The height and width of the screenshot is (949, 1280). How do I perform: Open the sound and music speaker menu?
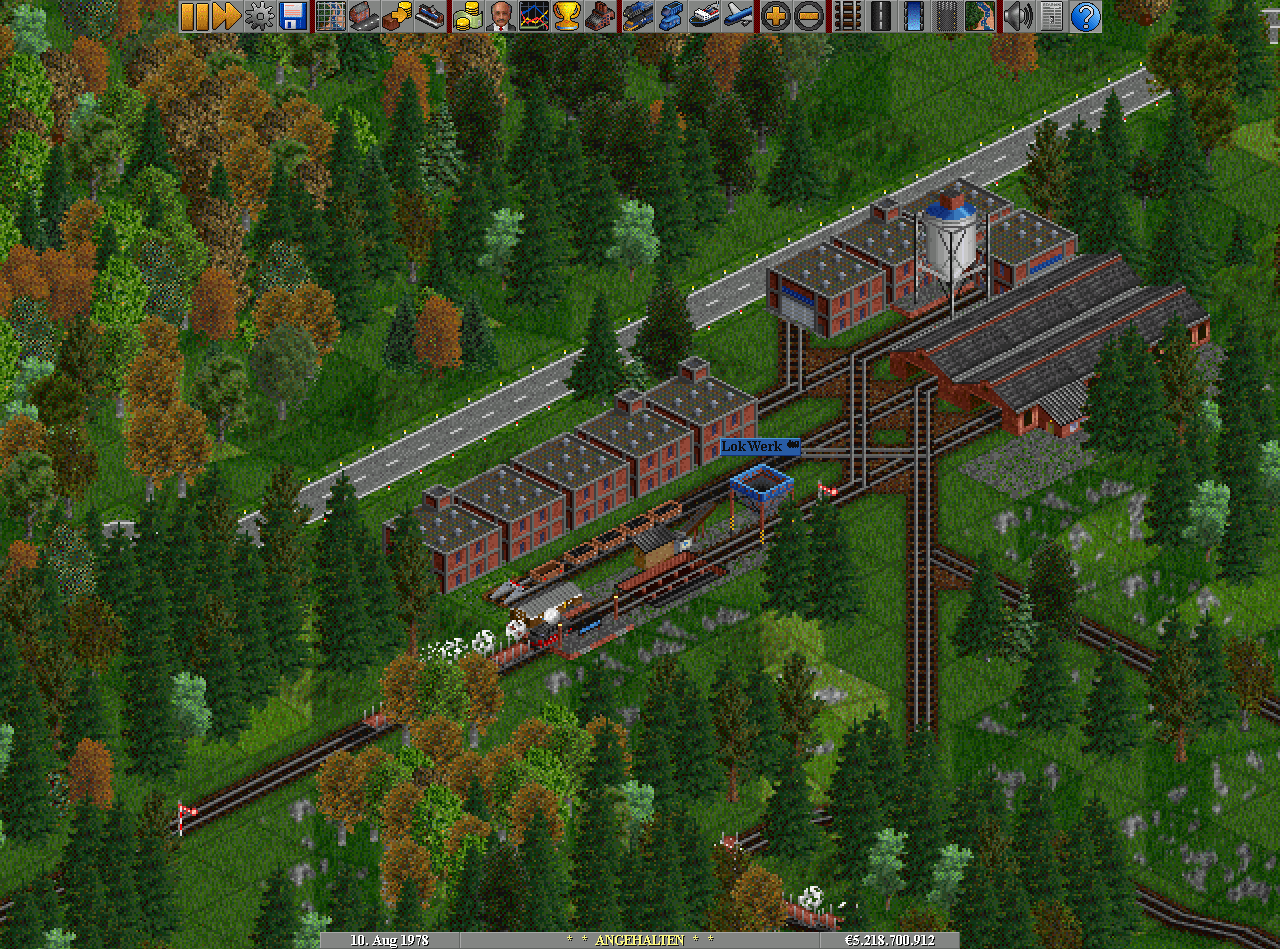pyautogui.click(x=1019, y=16)
